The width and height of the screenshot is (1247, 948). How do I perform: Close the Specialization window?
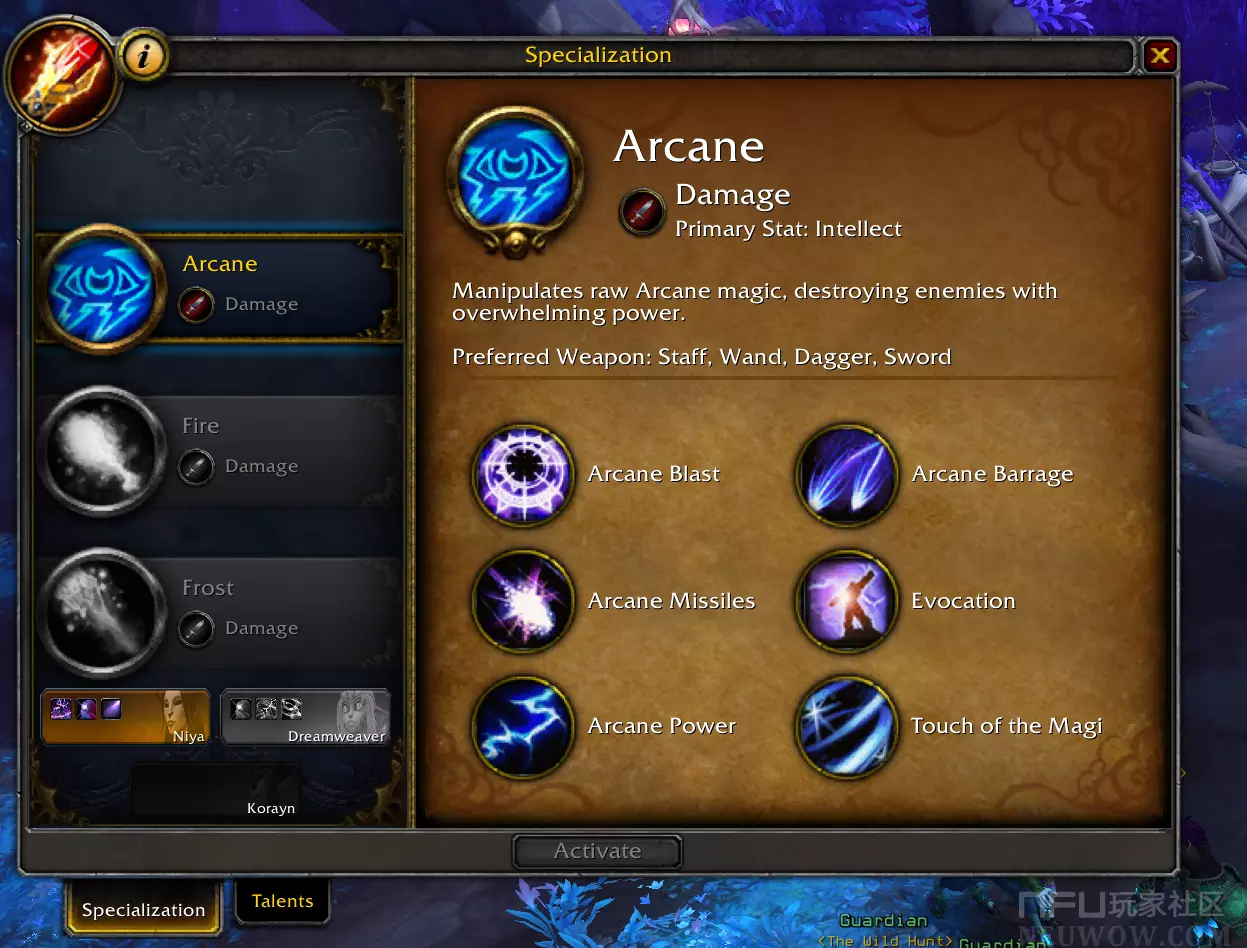click(x=1160, y=56)
